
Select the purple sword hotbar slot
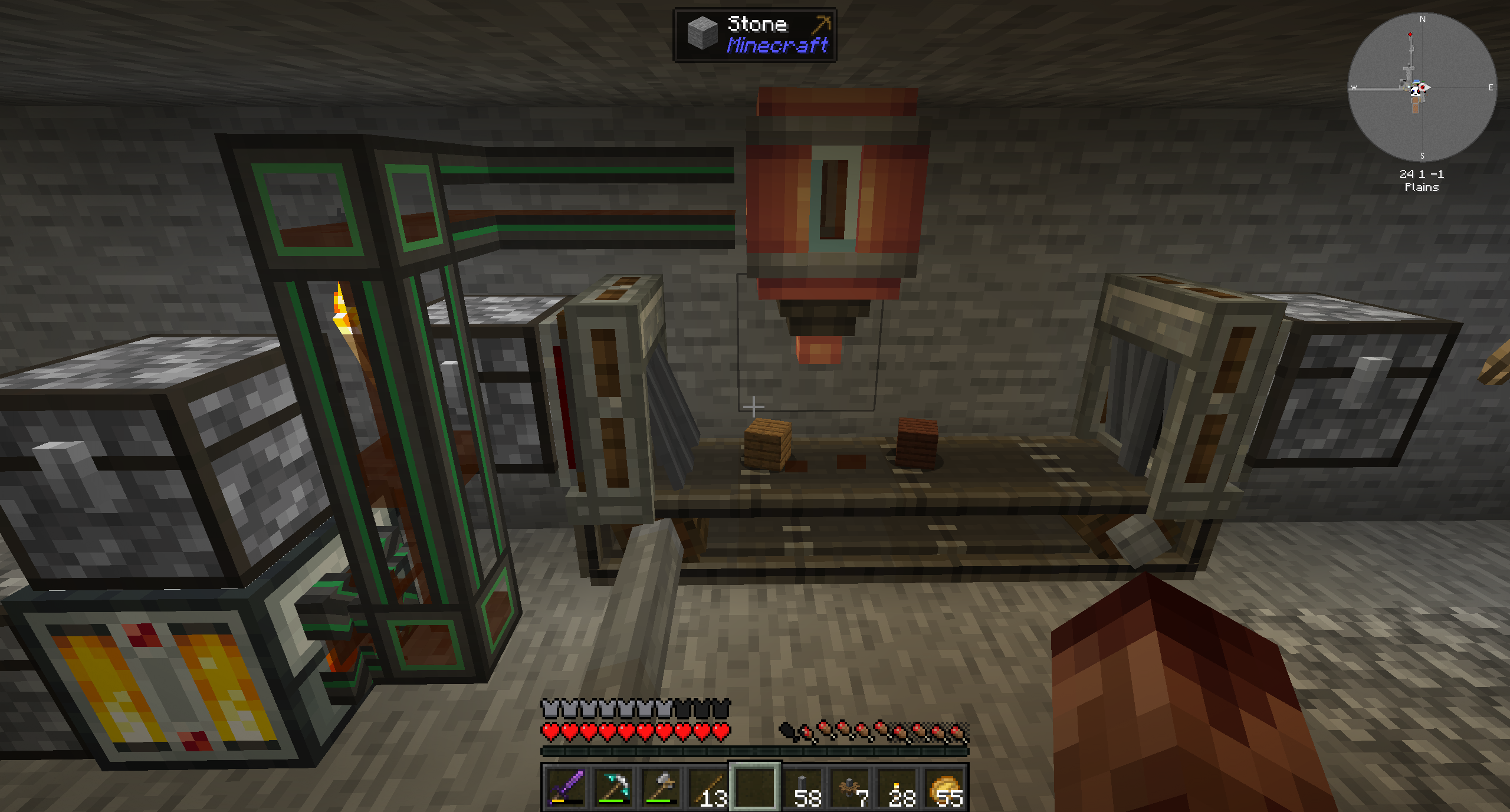(566, 787)
